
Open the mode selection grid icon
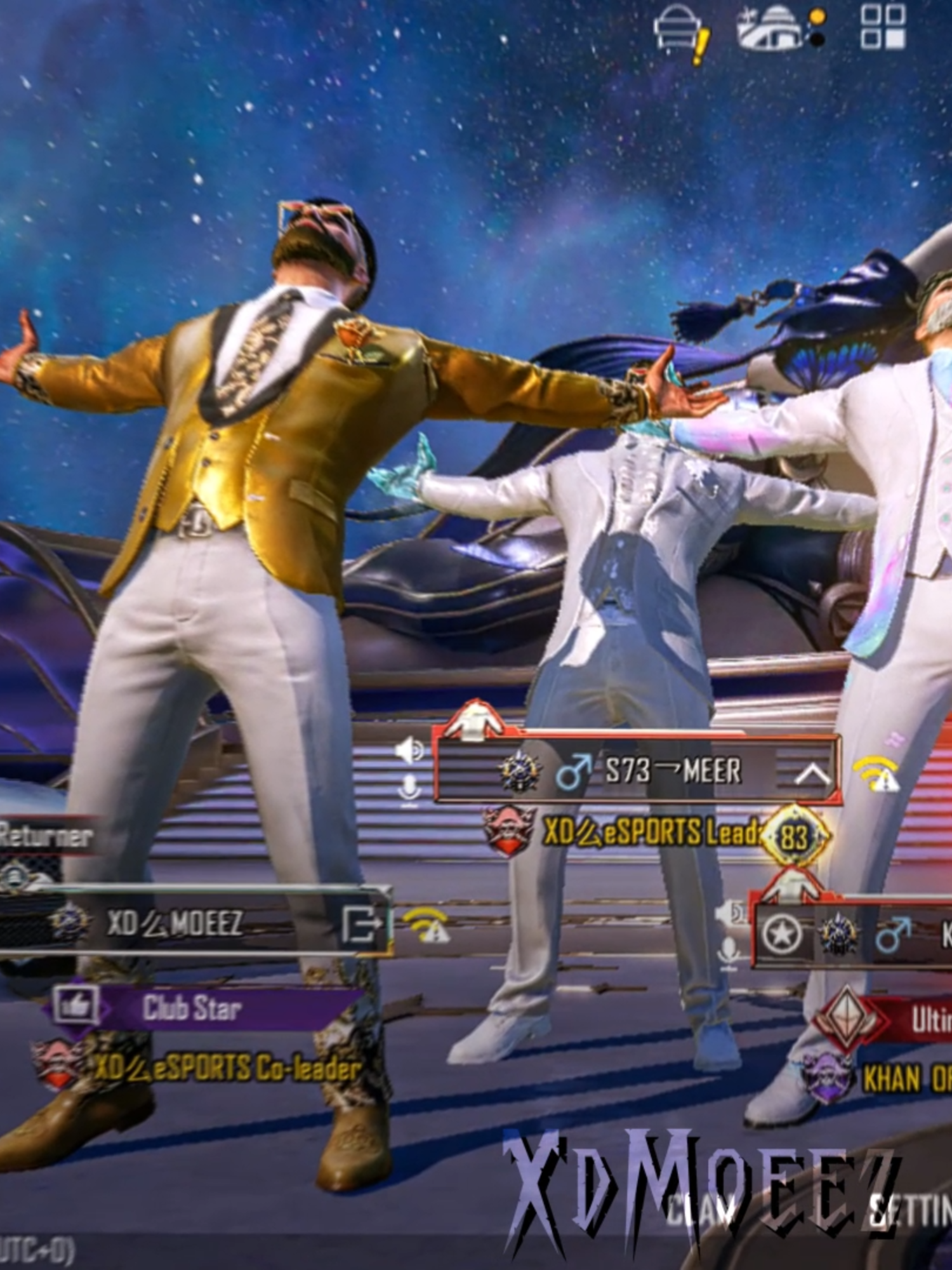click(x=882, y=29)
